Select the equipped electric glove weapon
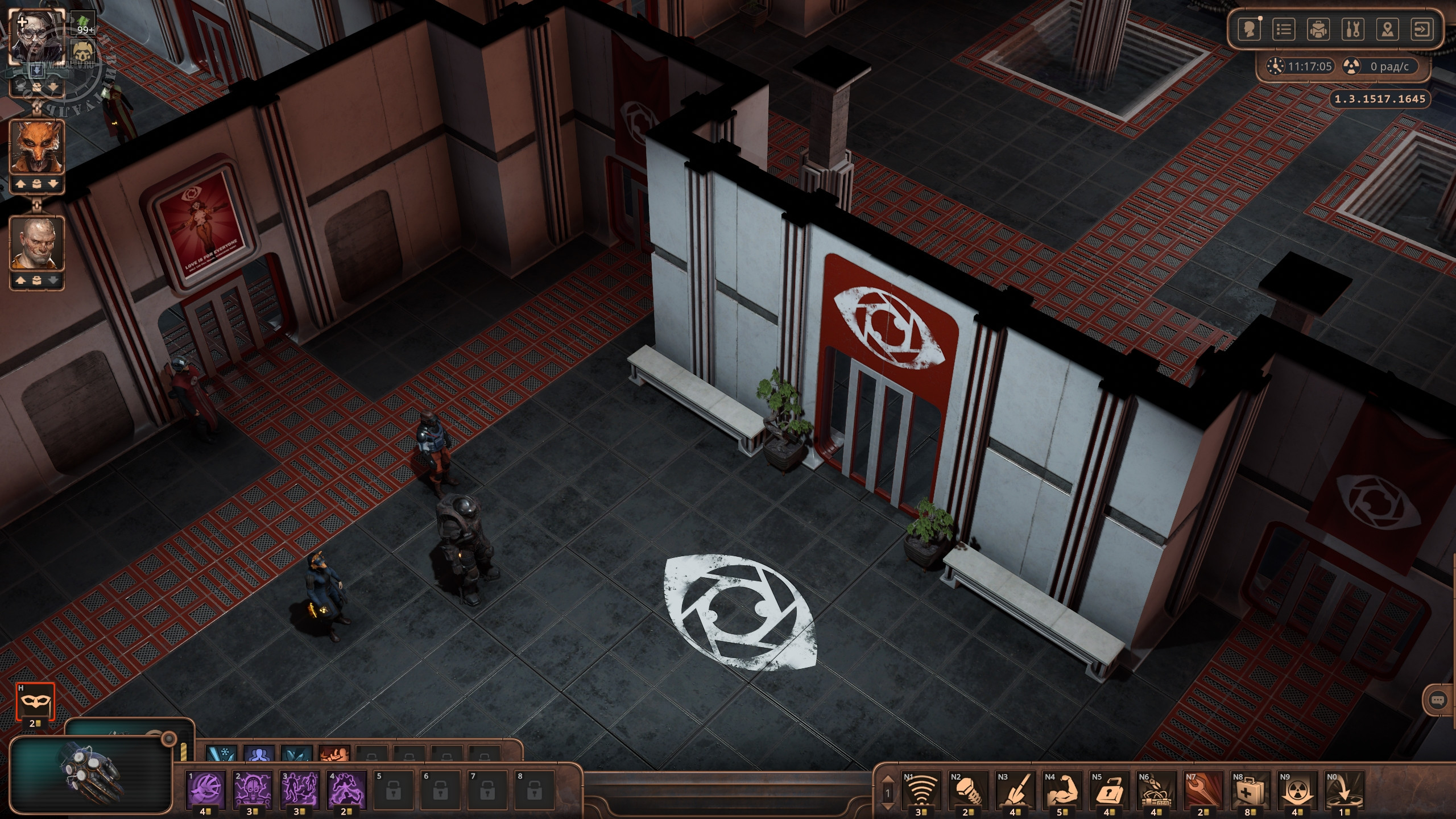The image size is (1456, 819). tap(91, 773)
